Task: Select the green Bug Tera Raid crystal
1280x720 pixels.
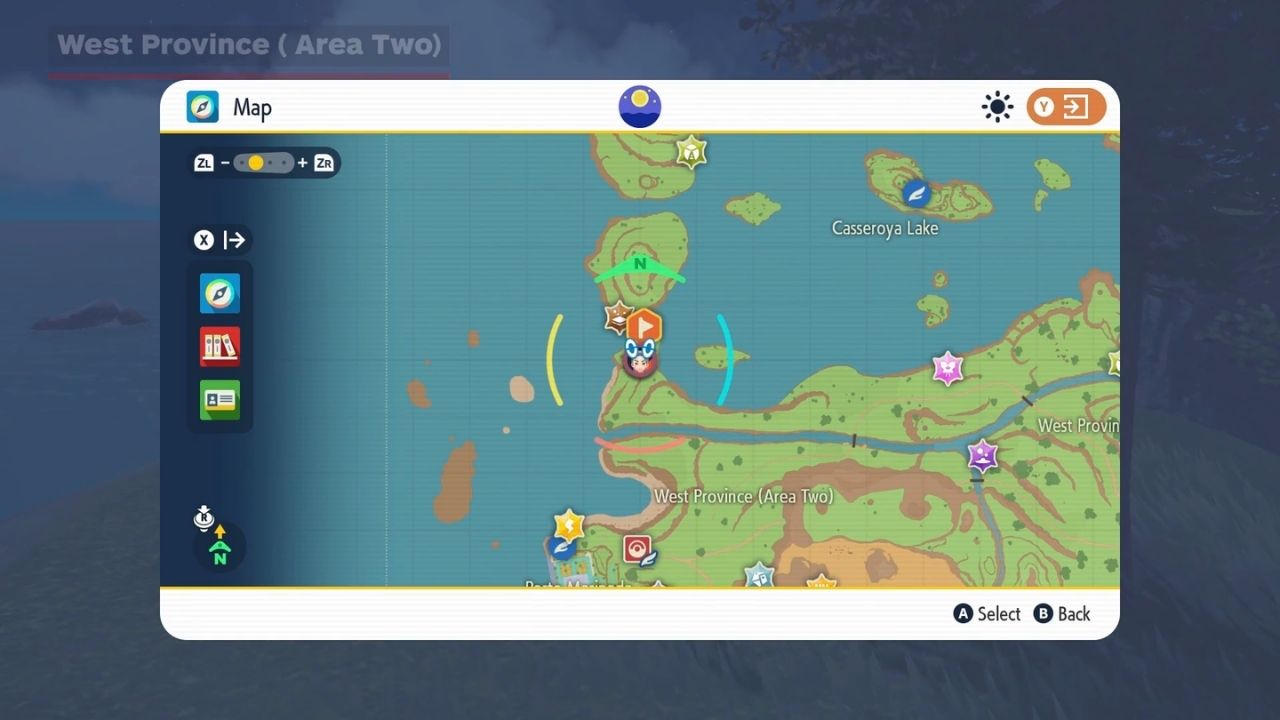Action: click(691, 152)
